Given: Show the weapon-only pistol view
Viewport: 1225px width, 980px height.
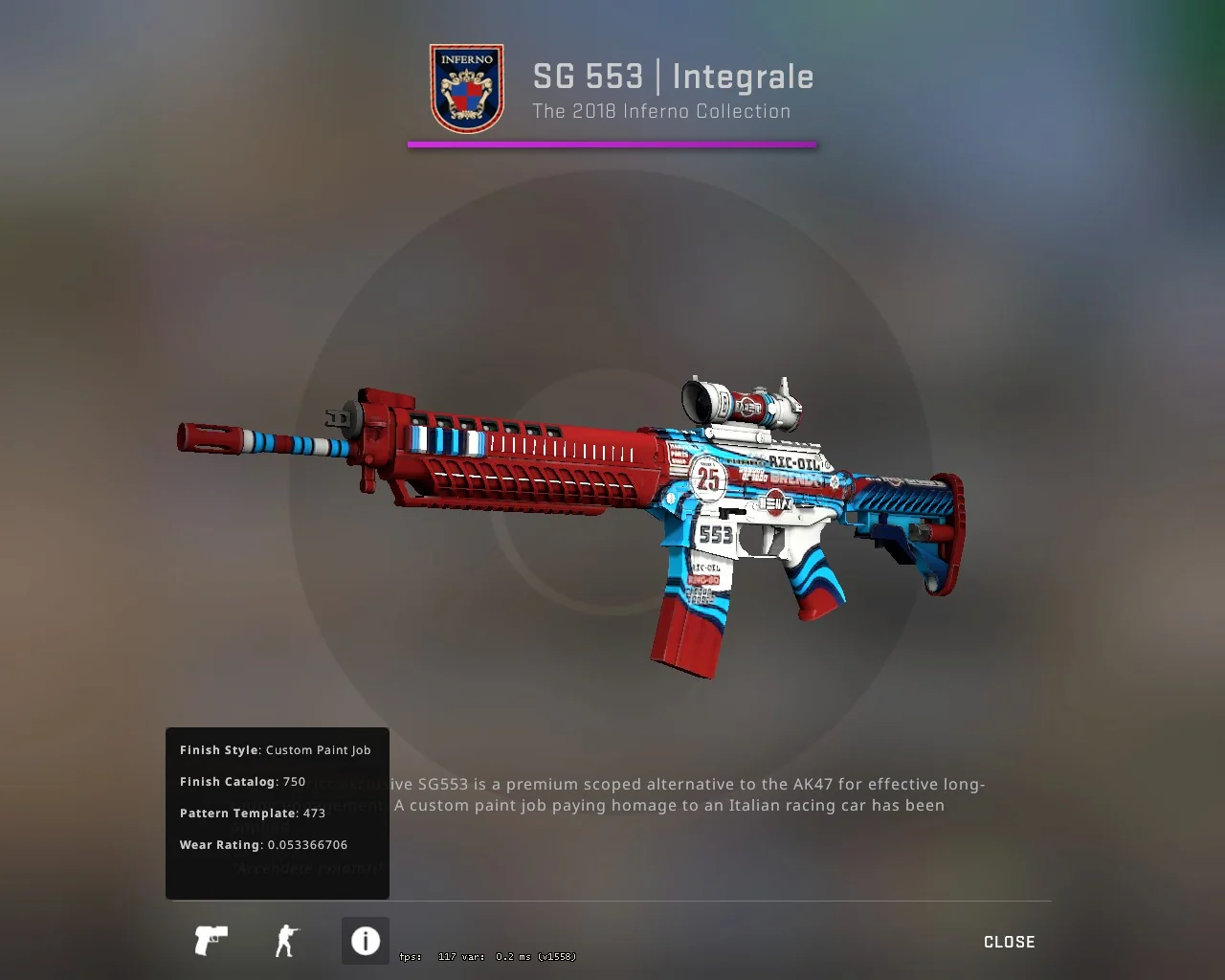Looking at the screenshot, I should click(x=211, y=941).
